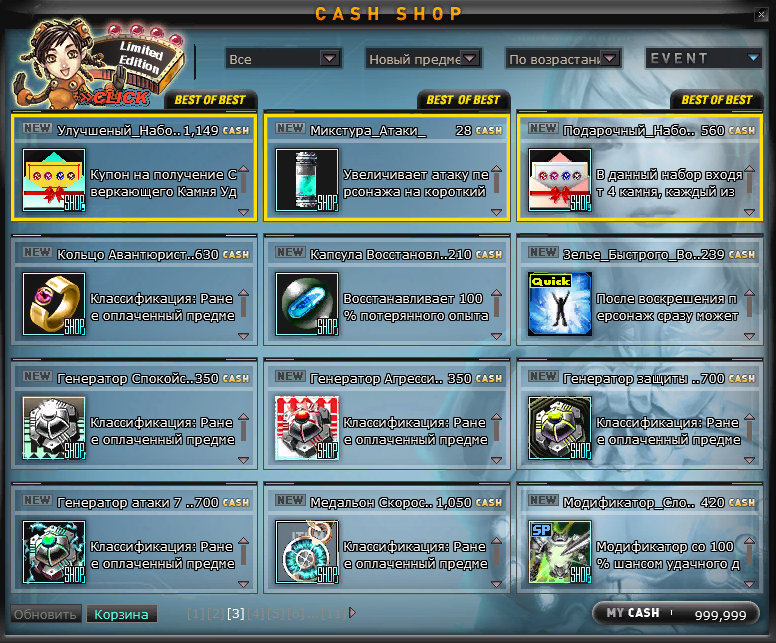Choose the Quick resurrection potion icon
The height and width of the screenshot is (643, 776).
(x=561, y=302)
